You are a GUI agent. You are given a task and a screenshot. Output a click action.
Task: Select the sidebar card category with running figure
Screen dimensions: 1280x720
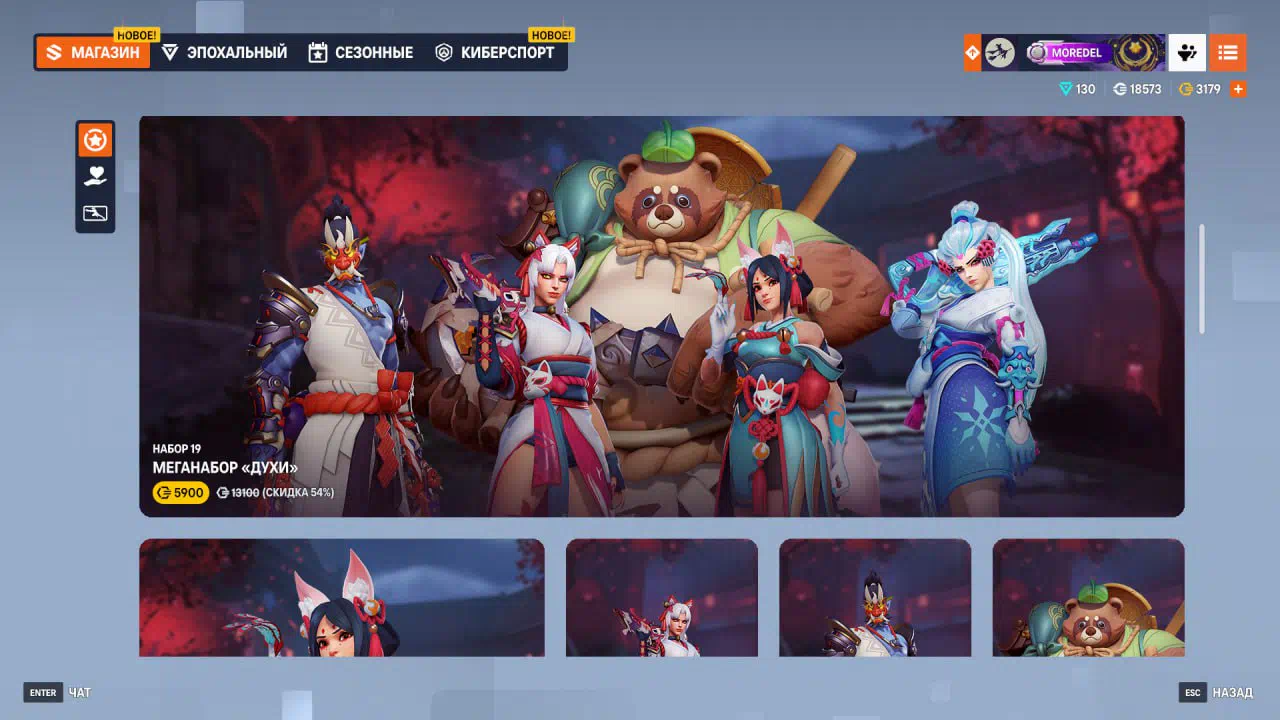(x=95, y=213)
